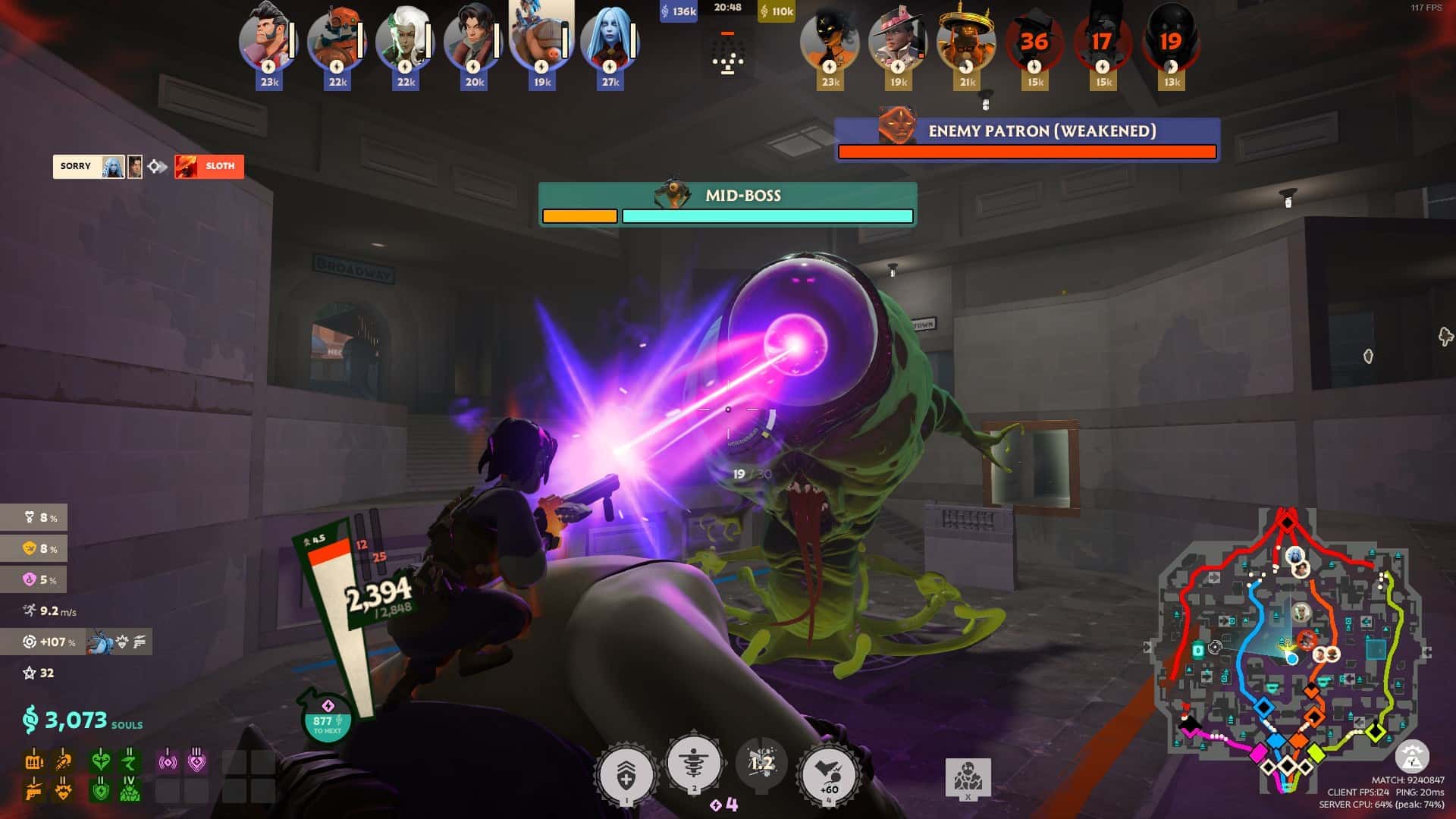Image resolution: width=1456 pixels, height=819 pixels.
Task: Select the purple heart spirit item
Action: coord(196,760)
